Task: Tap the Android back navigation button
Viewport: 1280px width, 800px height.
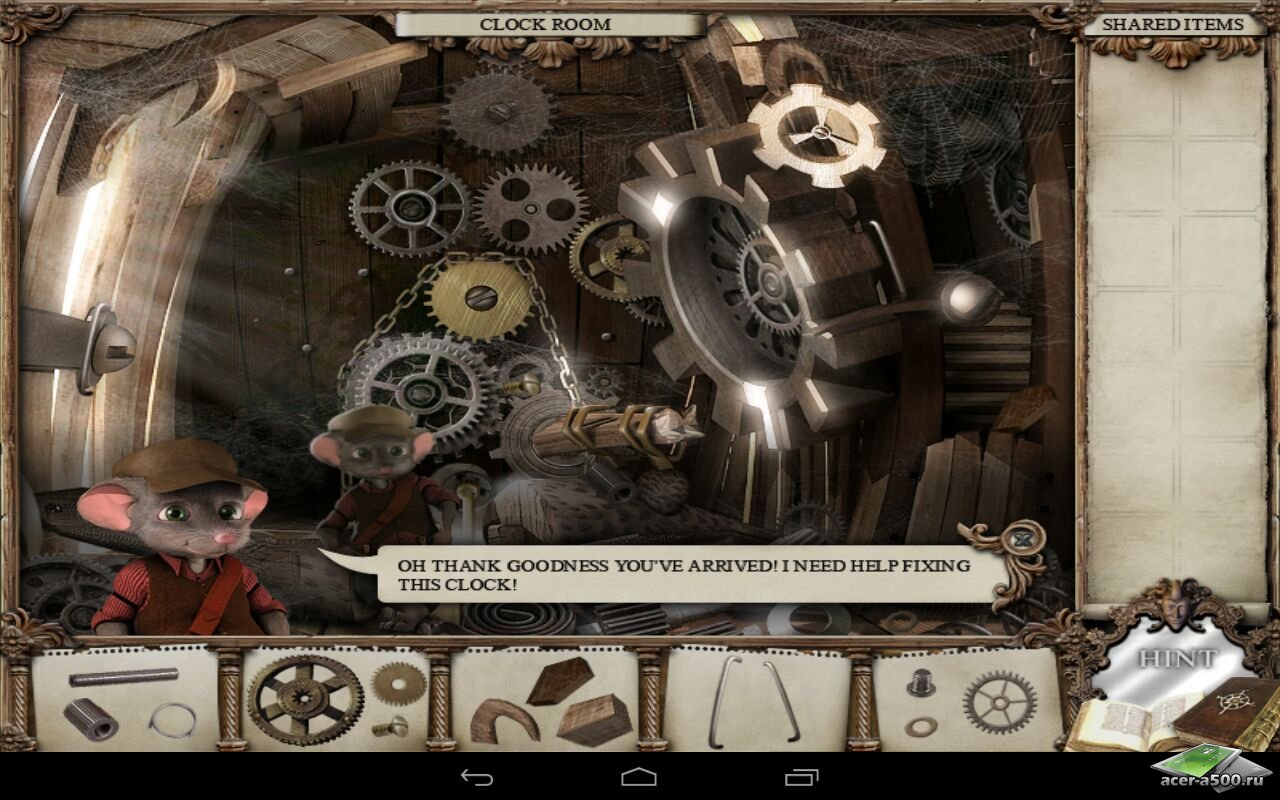Action: [x=477, y=777]
